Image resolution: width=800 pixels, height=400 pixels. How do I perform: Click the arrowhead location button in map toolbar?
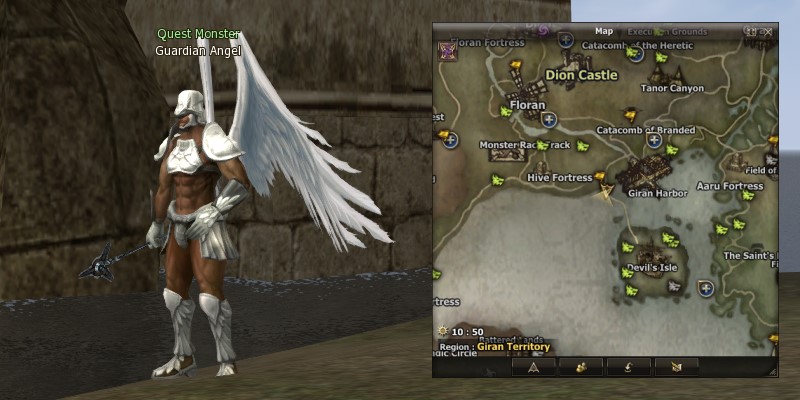(533, 367)
